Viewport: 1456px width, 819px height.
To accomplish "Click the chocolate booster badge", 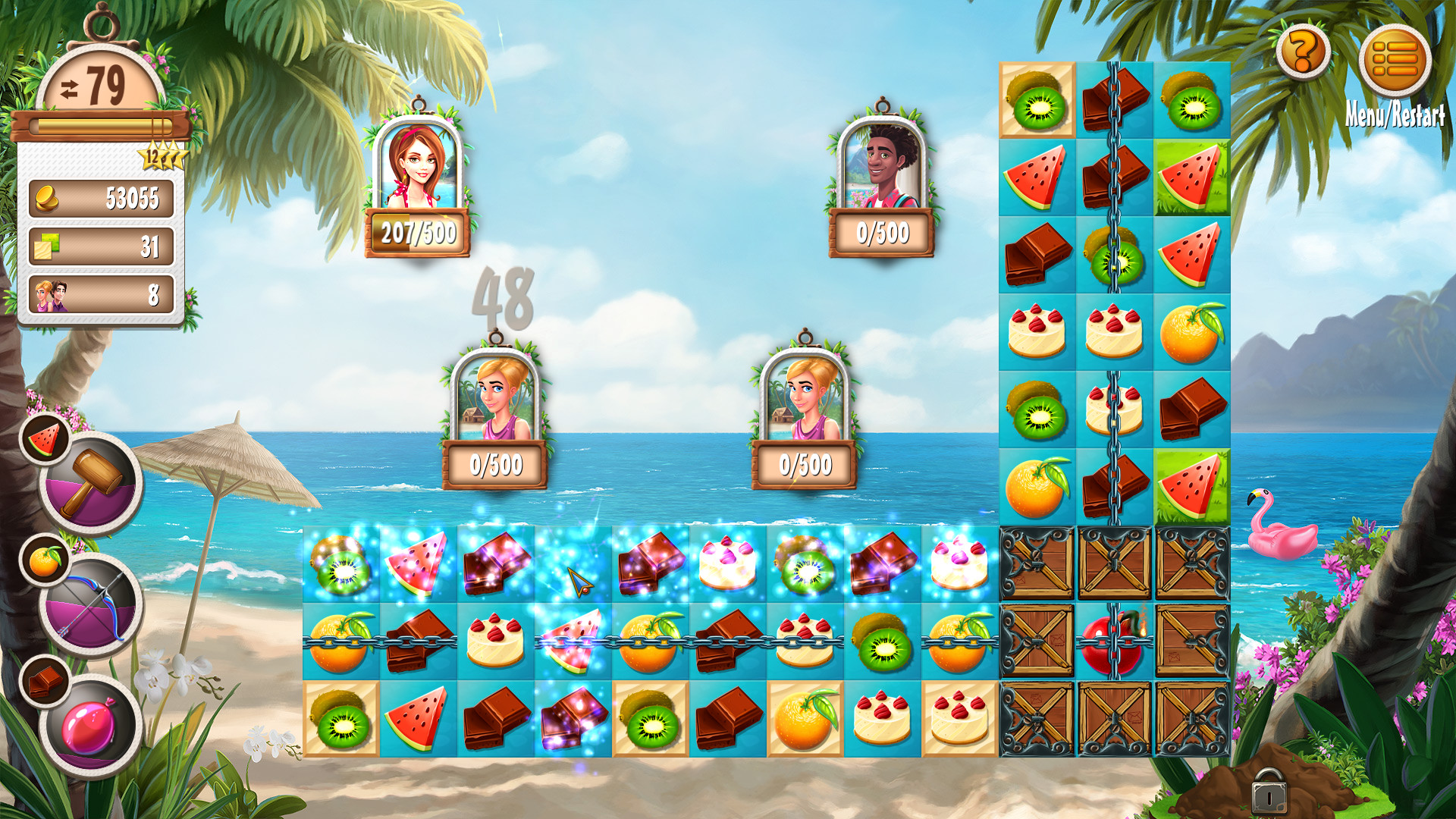I will pos(44,681).
